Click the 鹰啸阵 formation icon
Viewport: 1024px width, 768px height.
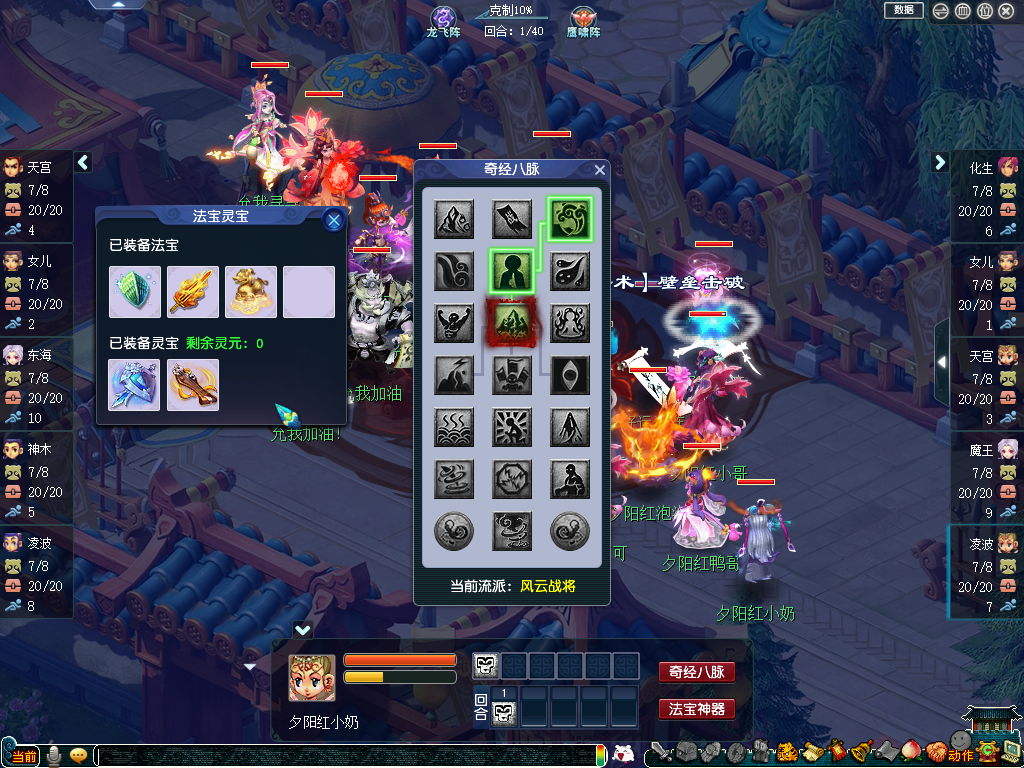(x=584, y=18)
